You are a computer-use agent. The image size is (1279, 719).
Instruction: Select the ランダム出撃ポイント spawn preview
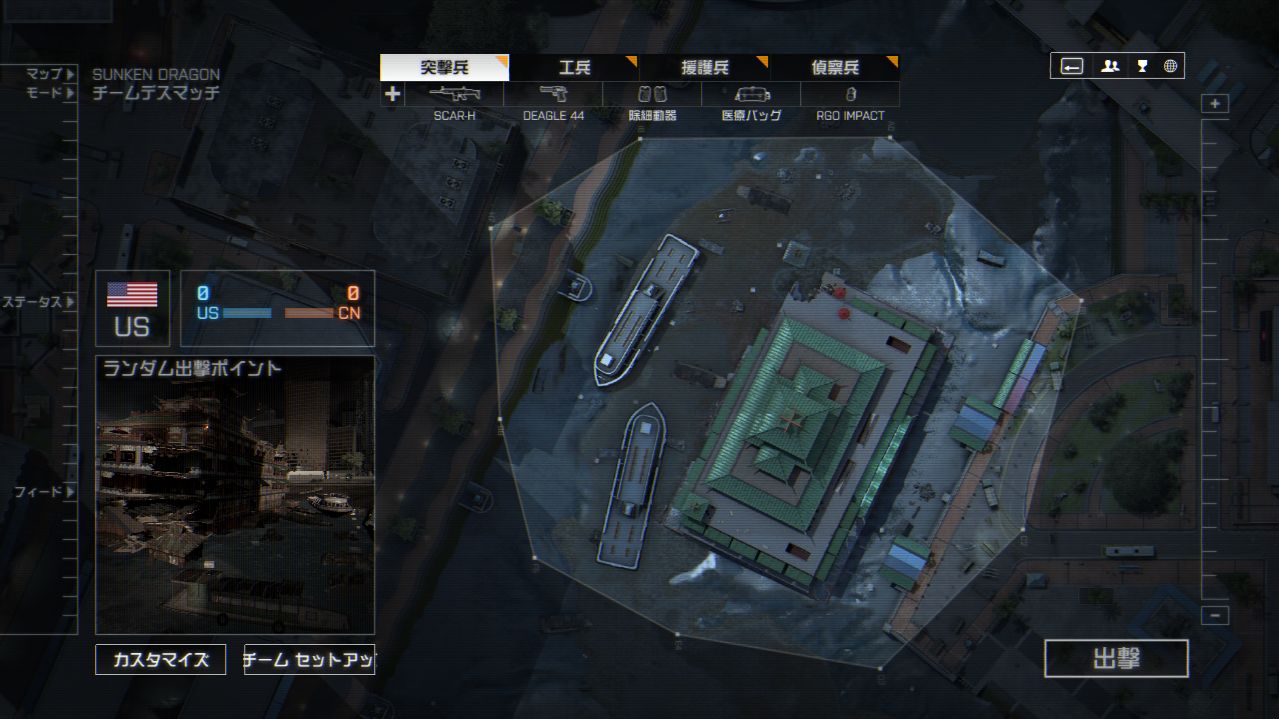tap(235, 495)
